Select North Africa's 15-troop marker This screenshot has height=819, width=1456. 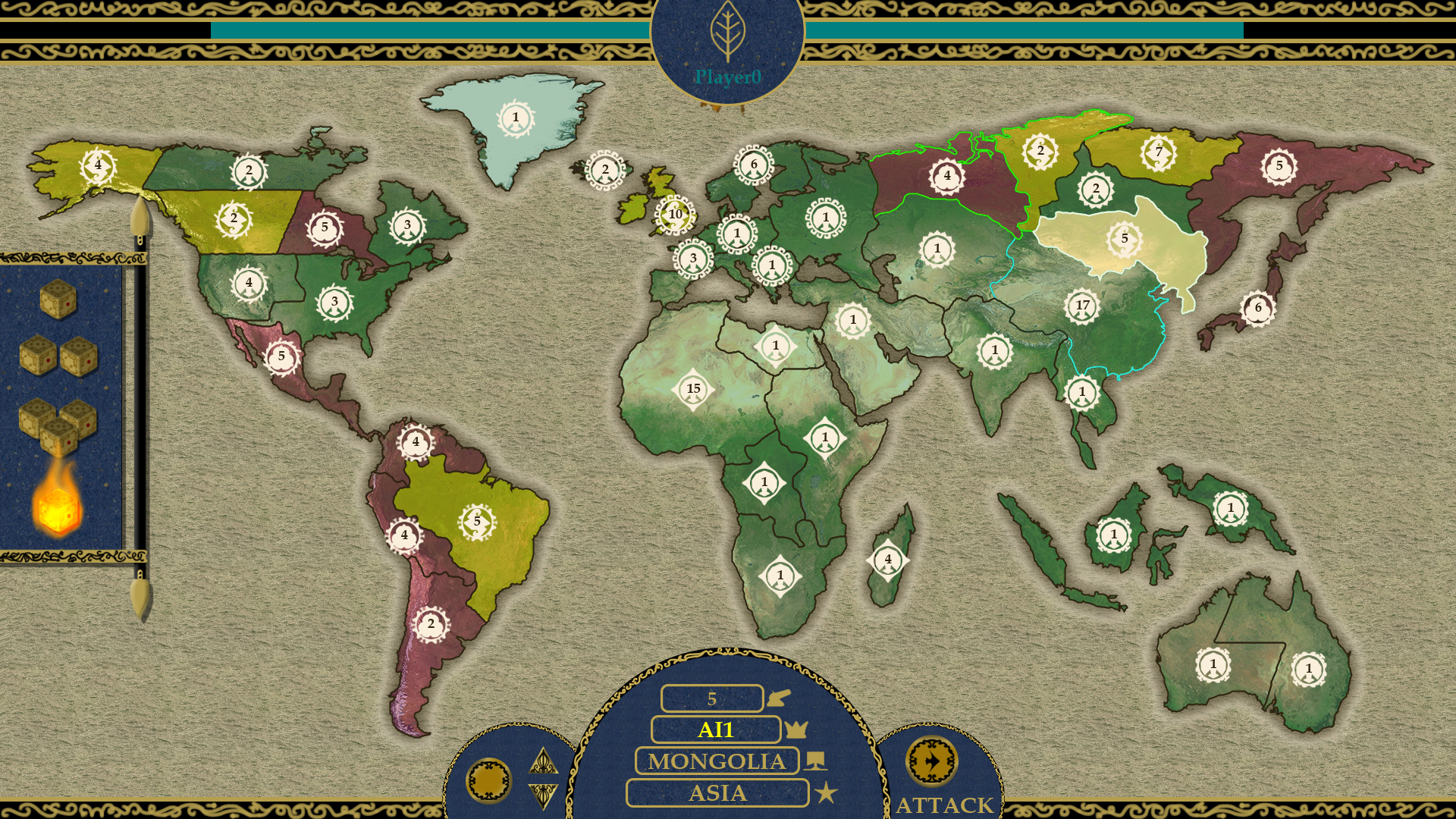click(693, 389)
